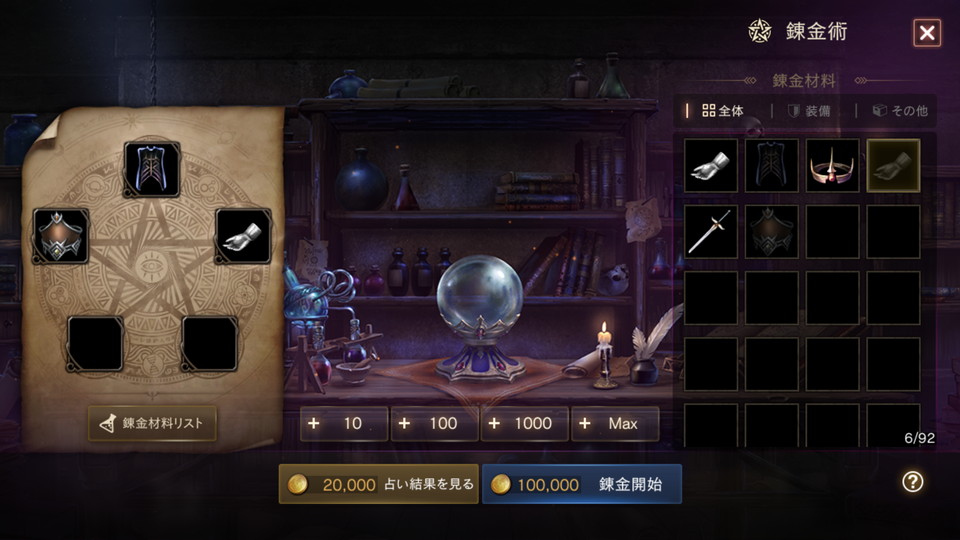Screen dimensions: 960x540
Task: Start alchemy with the 錬金開始 button
Action: tap(581, 484)
